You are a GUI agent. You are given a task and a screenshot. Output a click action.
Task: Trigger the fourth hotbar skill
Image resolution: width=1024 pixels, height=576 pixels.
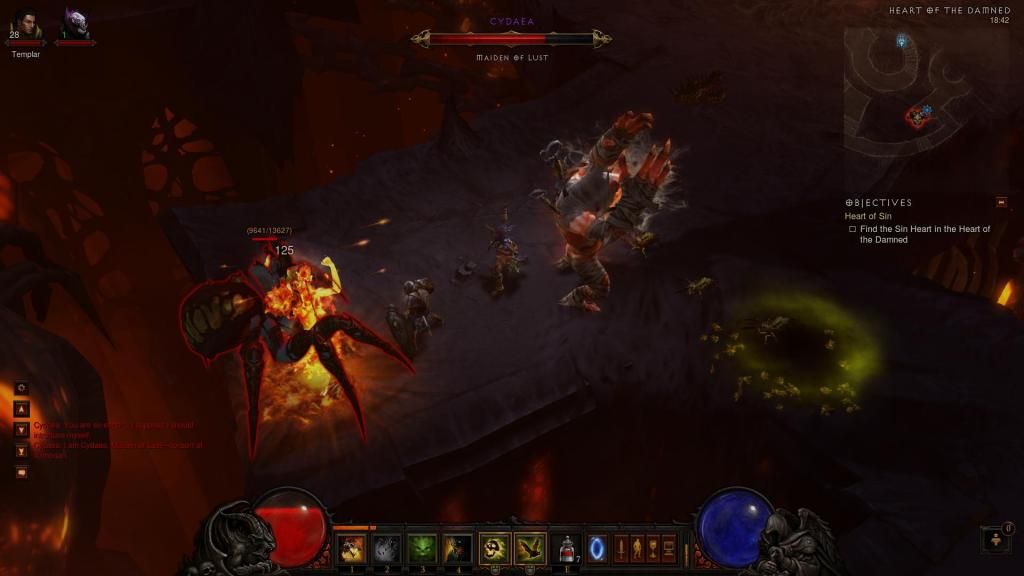(457, 548)
